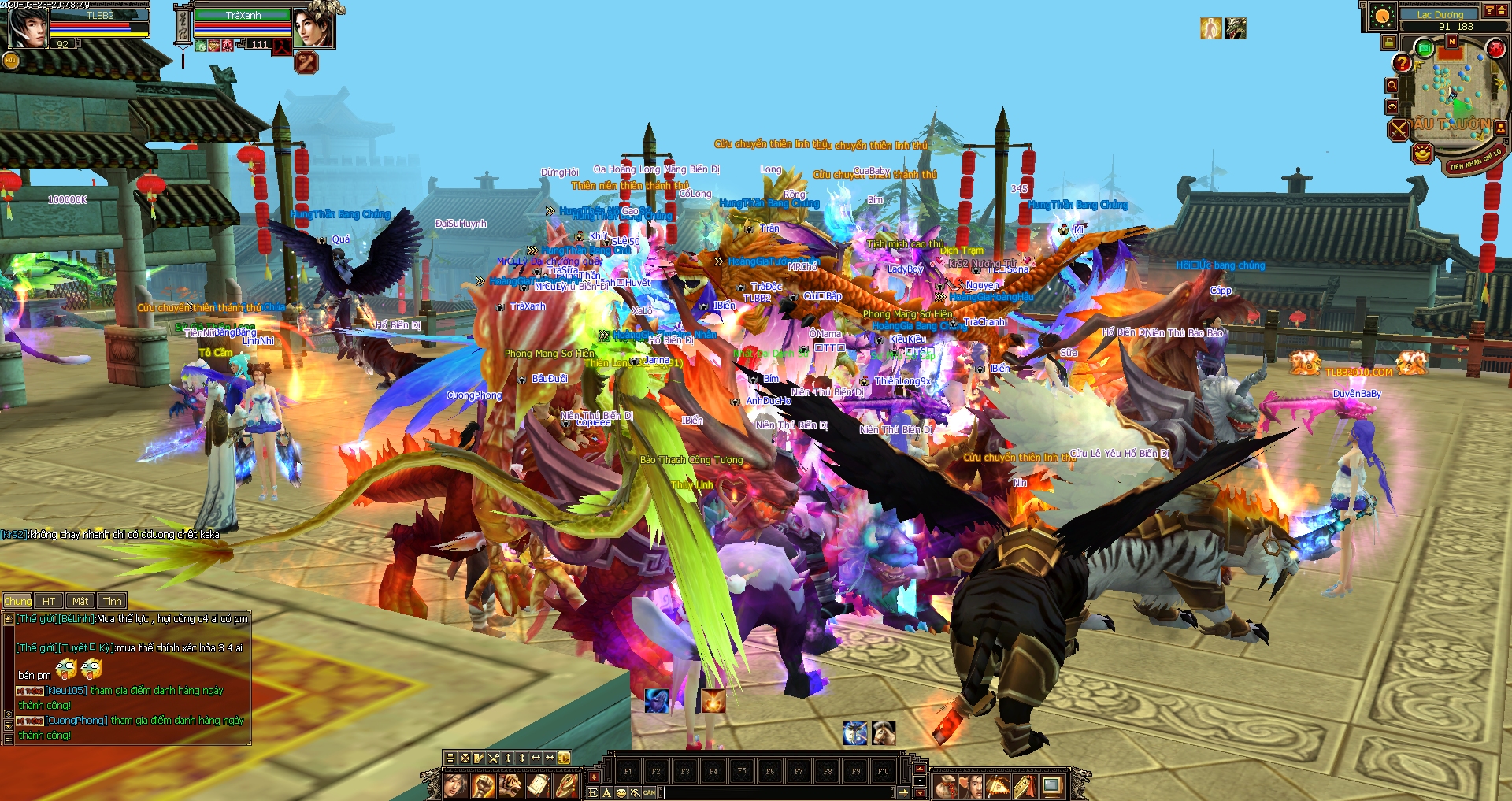Click the chat message input field
Image resolution: width=1512 pixels, height=801 pixels.
coord(776,792)
